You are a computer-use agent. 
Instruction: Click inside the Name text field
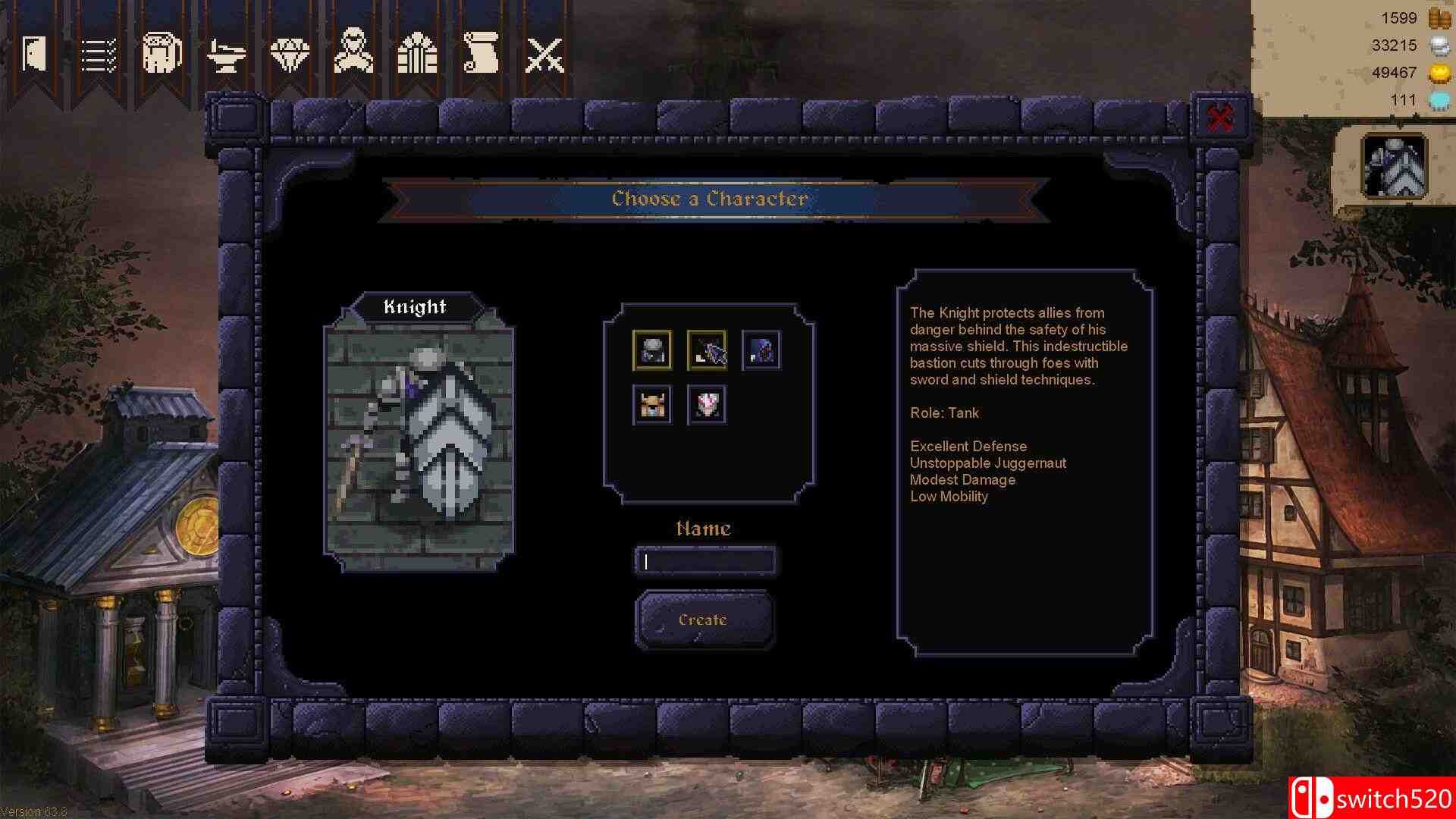(705, 561)
